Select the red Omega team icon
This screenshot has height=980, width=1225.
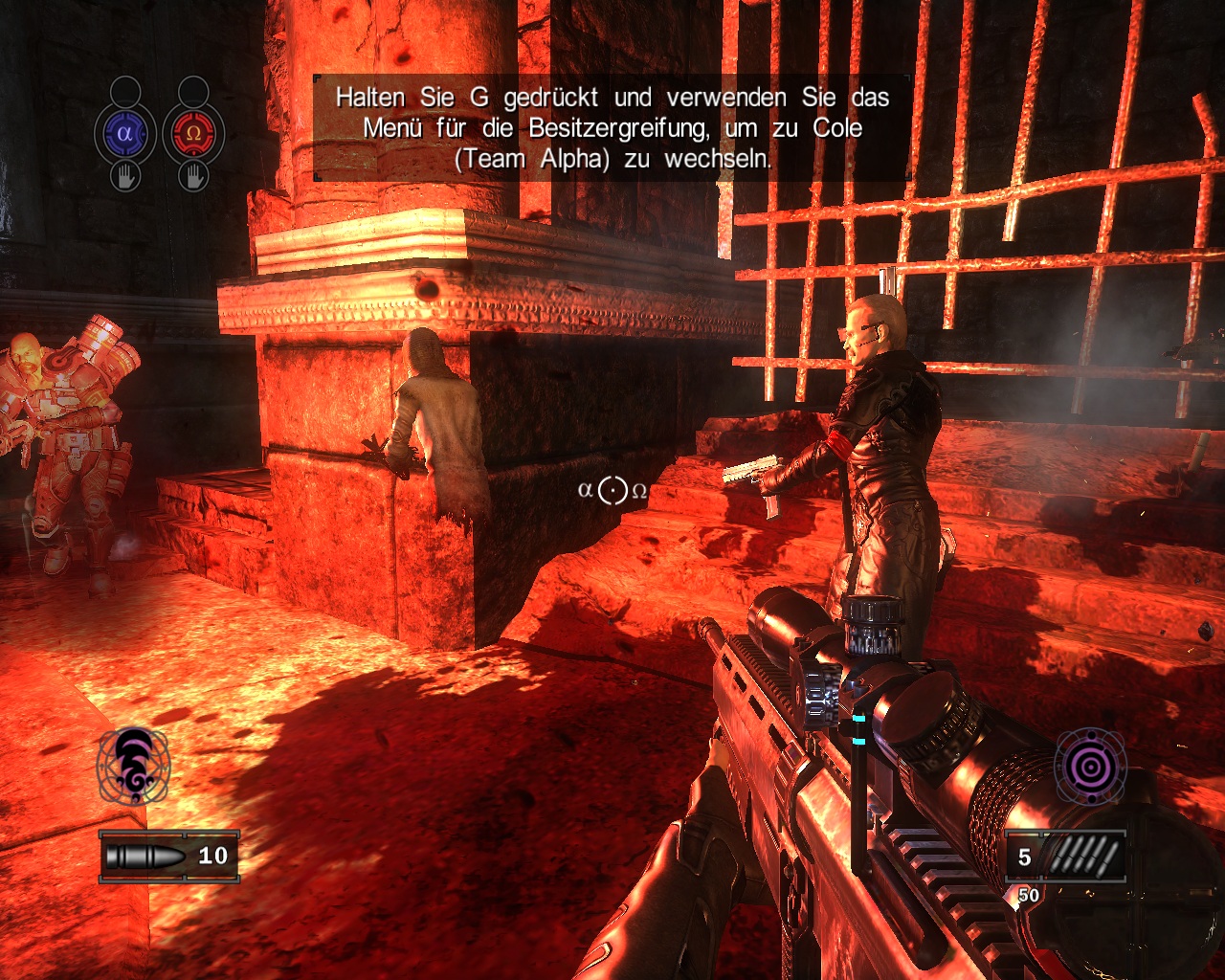coord(192,134)
